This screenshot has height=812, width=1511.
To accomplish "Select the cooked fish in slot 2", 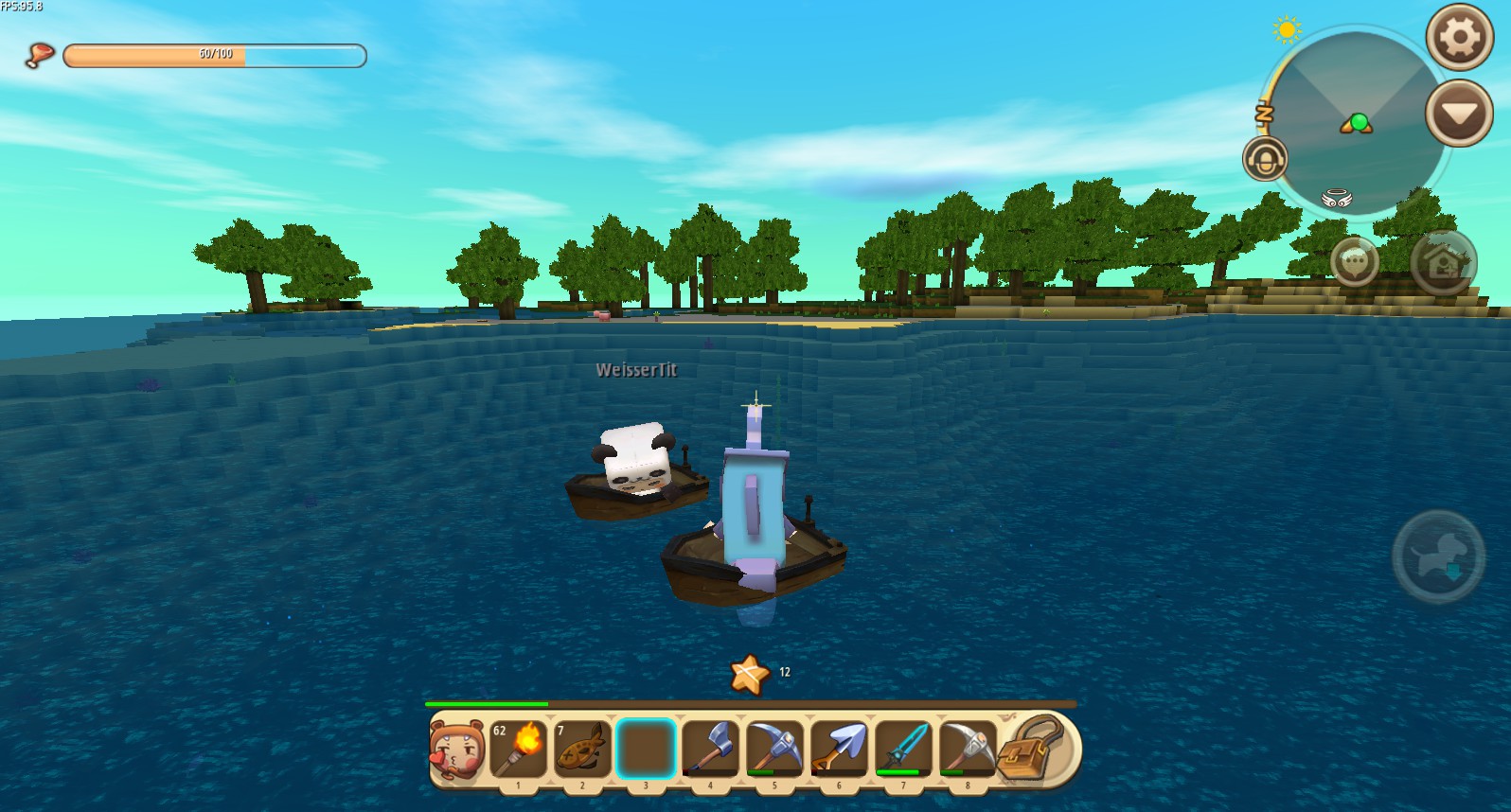I will pyautogui.click(x=583, y=749).
